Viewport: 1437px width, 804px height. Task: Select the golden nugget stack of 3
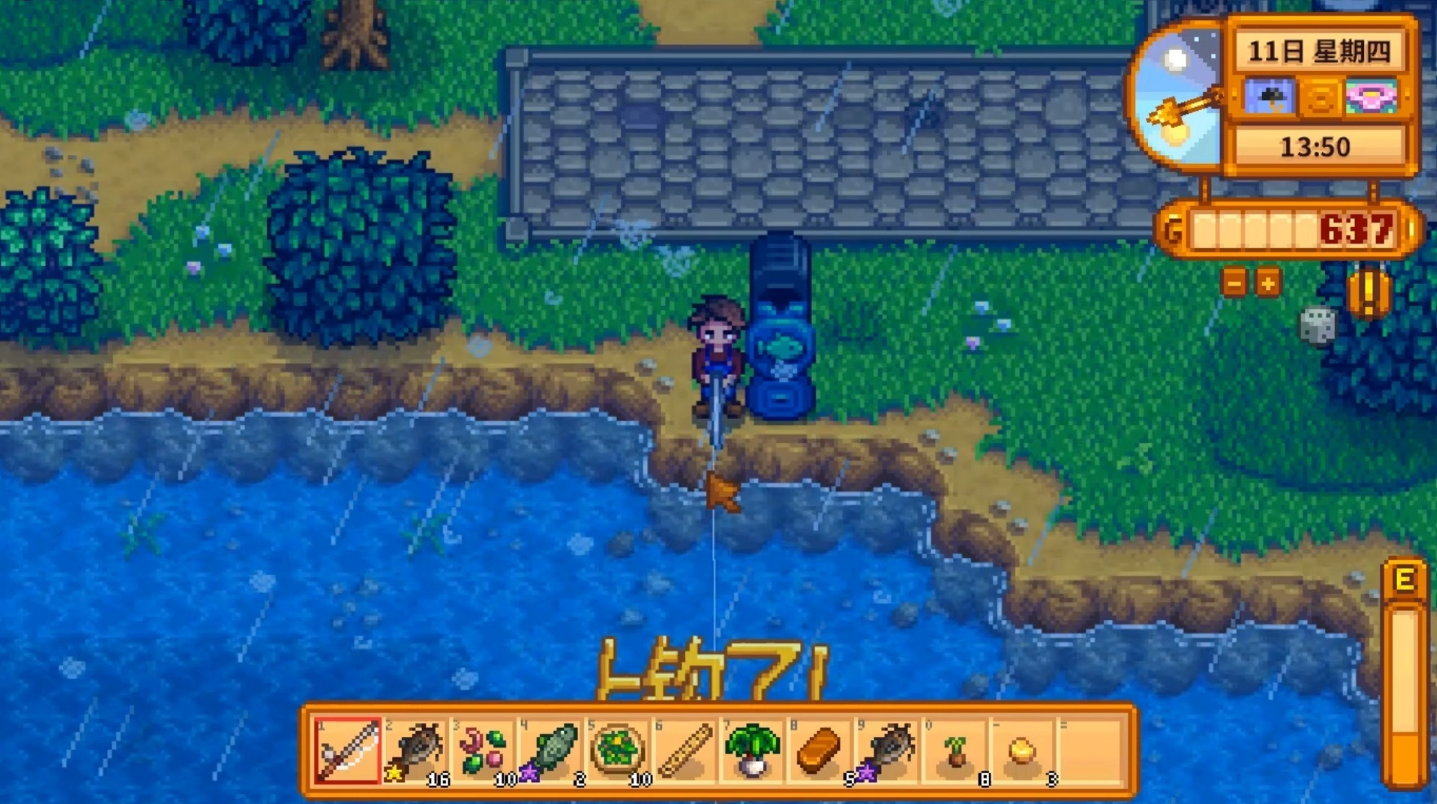1023,750
